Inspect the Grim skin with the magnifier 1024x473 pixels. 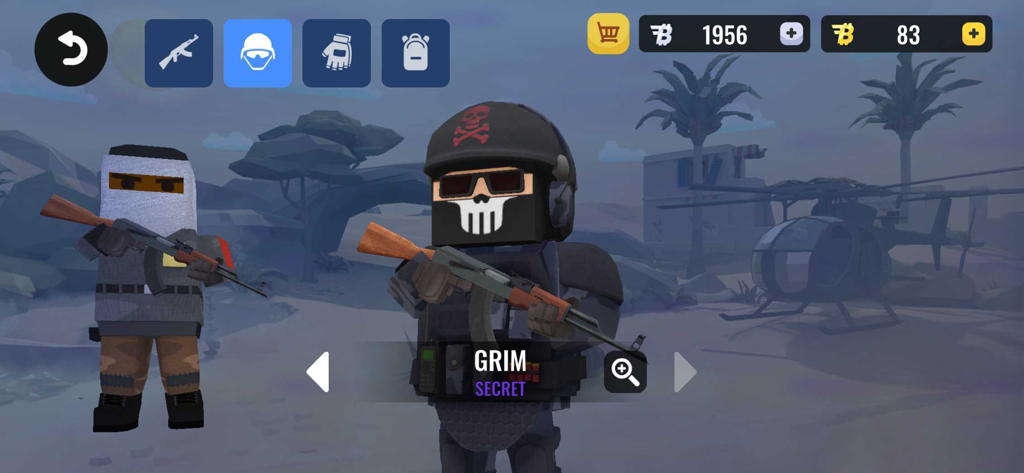(626, 372)
